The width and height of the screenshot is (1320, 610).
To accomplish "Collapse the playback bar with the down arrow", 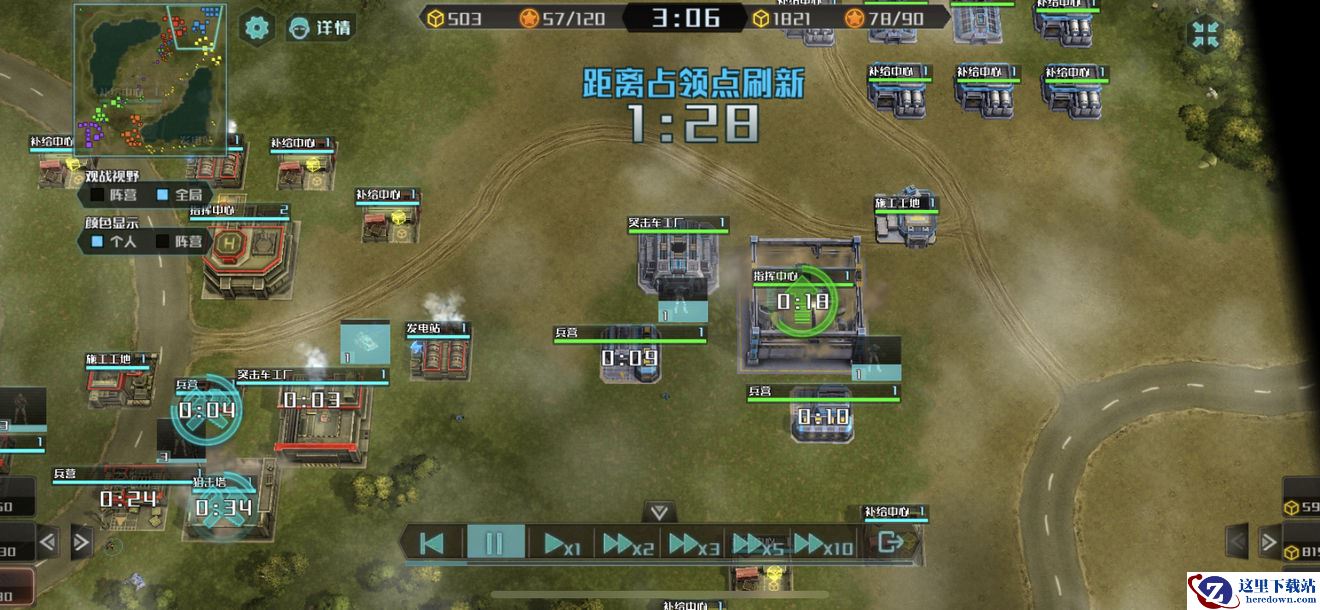I will [658, 512].
